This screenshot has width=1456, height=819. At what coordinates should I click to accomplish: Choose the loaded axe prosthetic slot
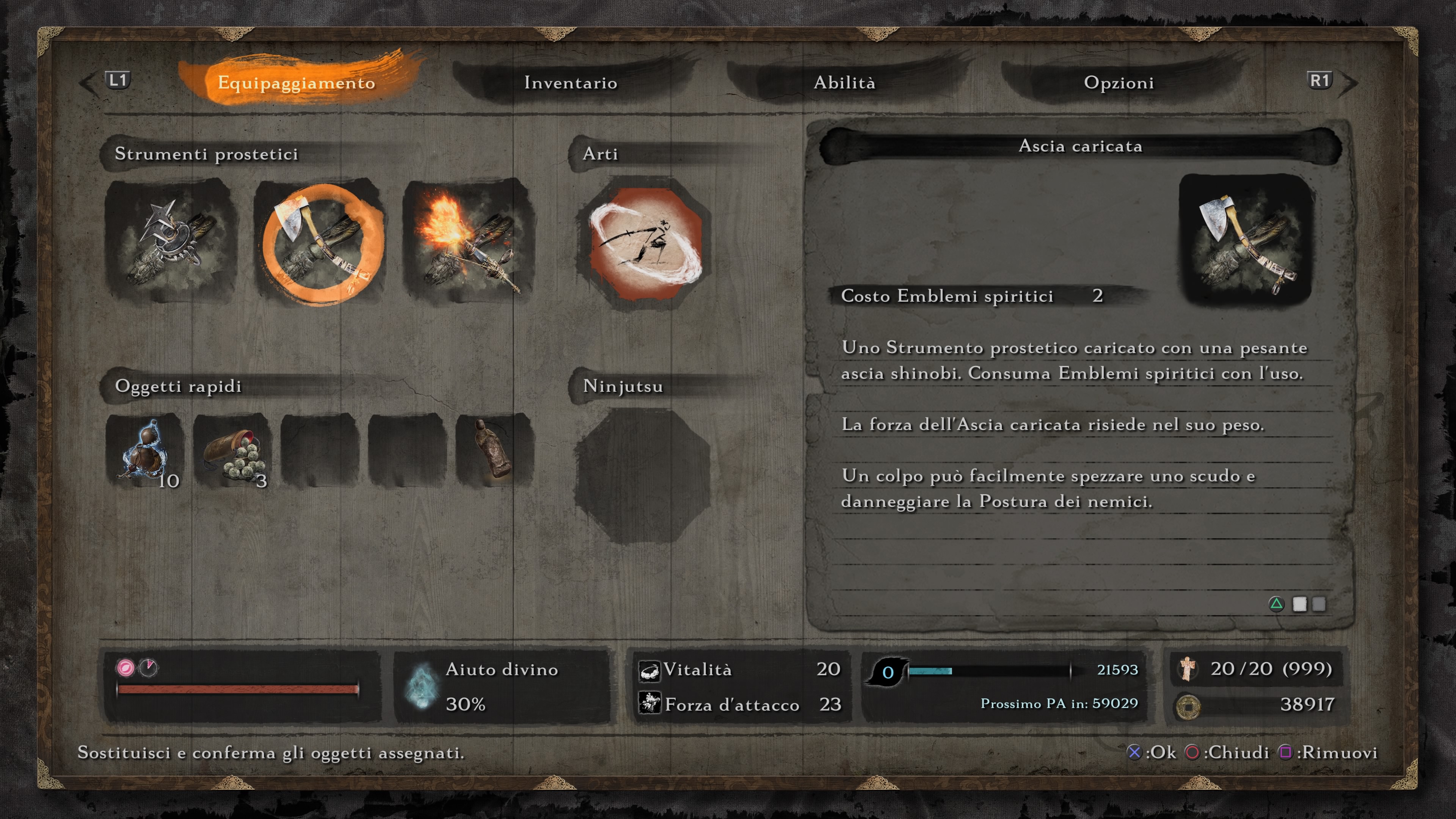coord(320,242)
